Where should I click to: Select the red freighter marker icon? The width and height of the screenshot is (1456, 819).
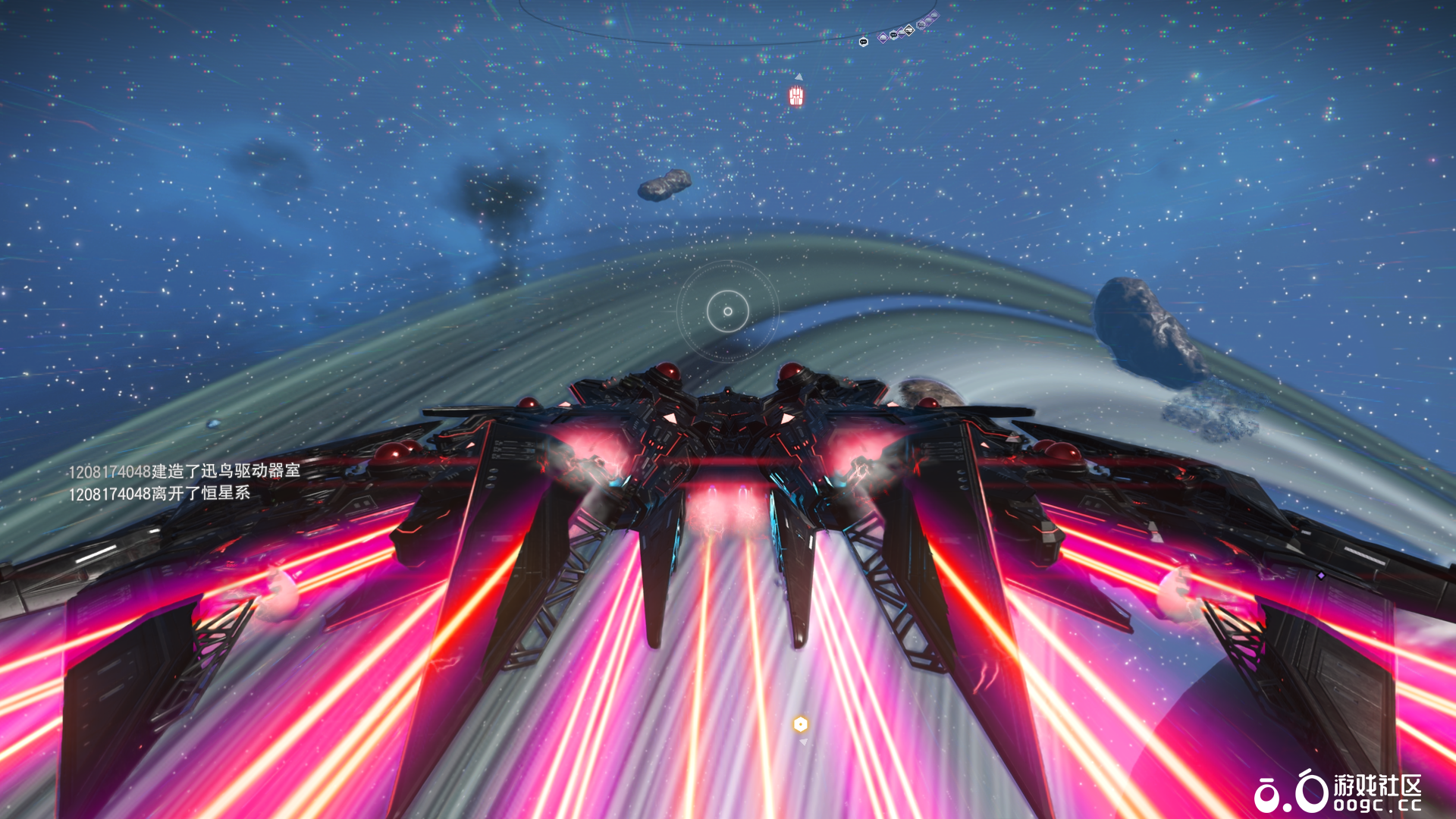[795, 96]
